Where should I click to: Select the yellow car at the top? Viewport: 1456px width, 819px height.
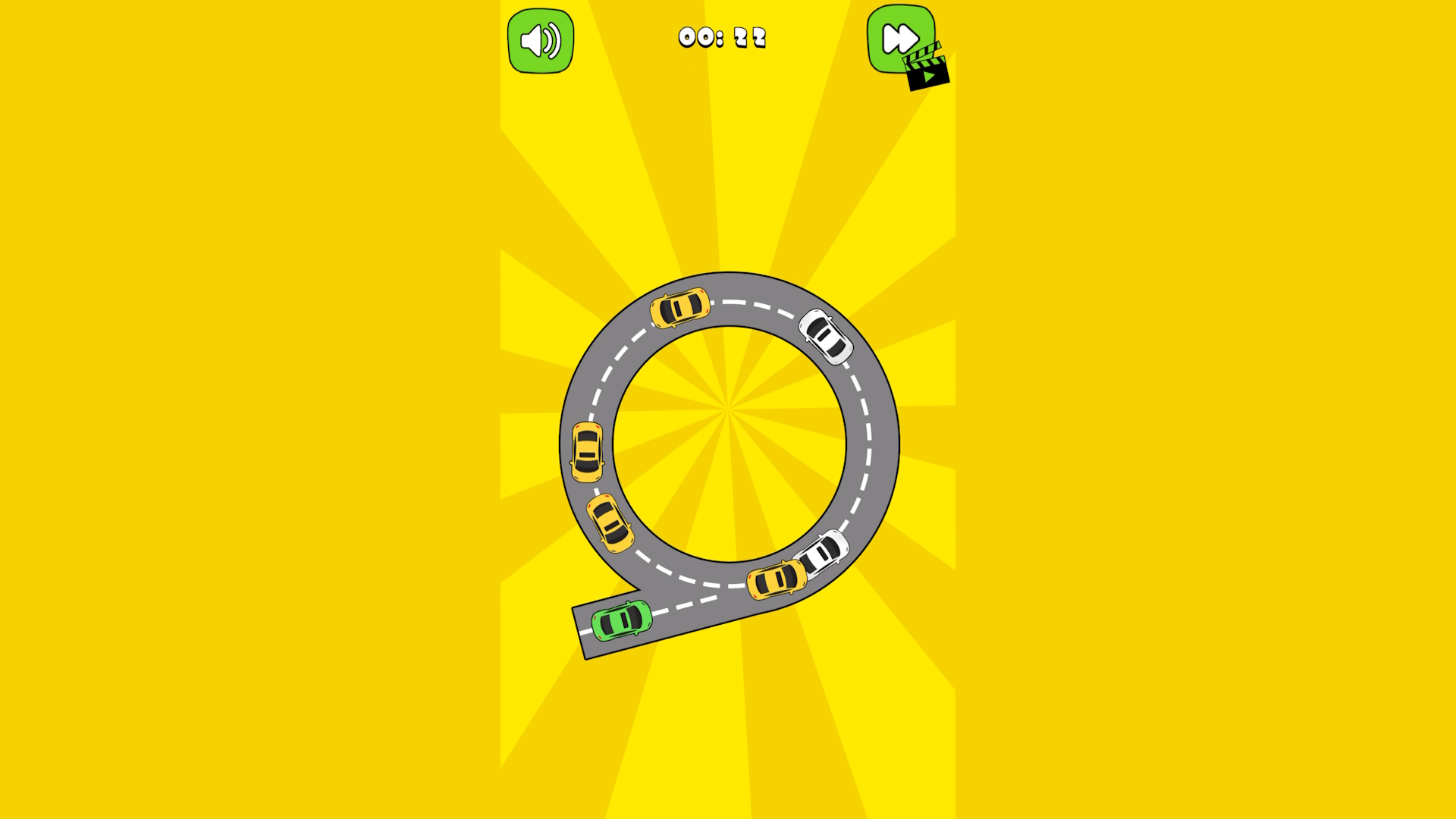(680, 306)
